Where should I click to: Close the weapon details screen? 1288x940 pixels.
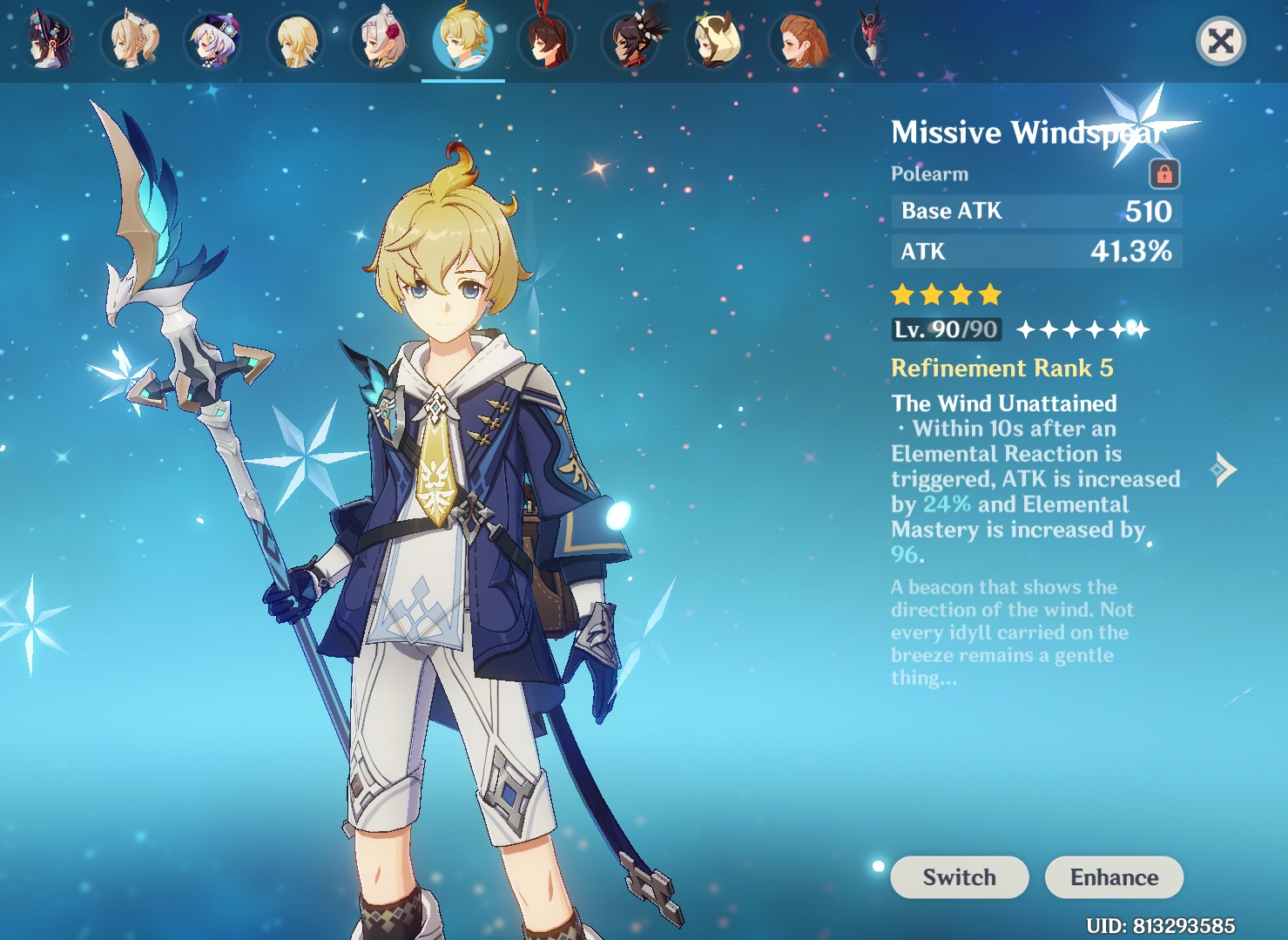(x=1220, y=41)
